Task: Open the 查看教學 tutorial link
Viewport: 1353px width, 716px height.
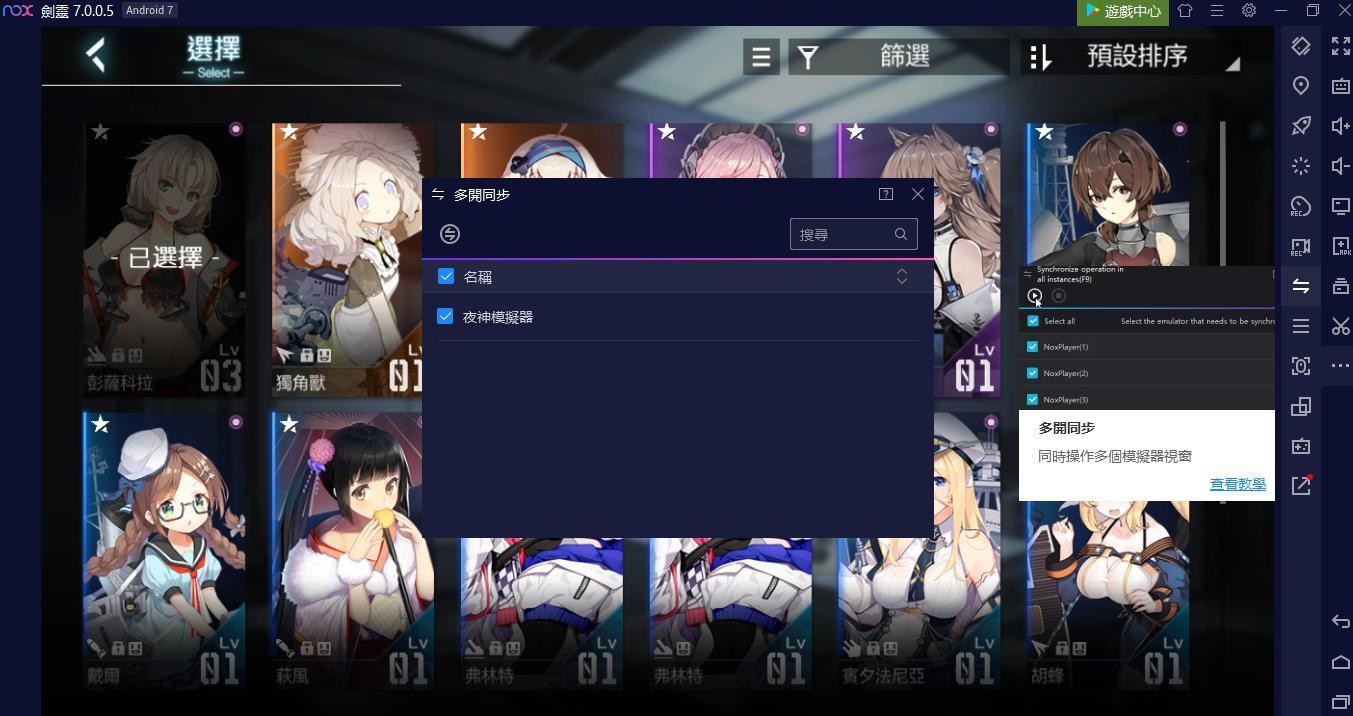Action: tap(1237, 484)
